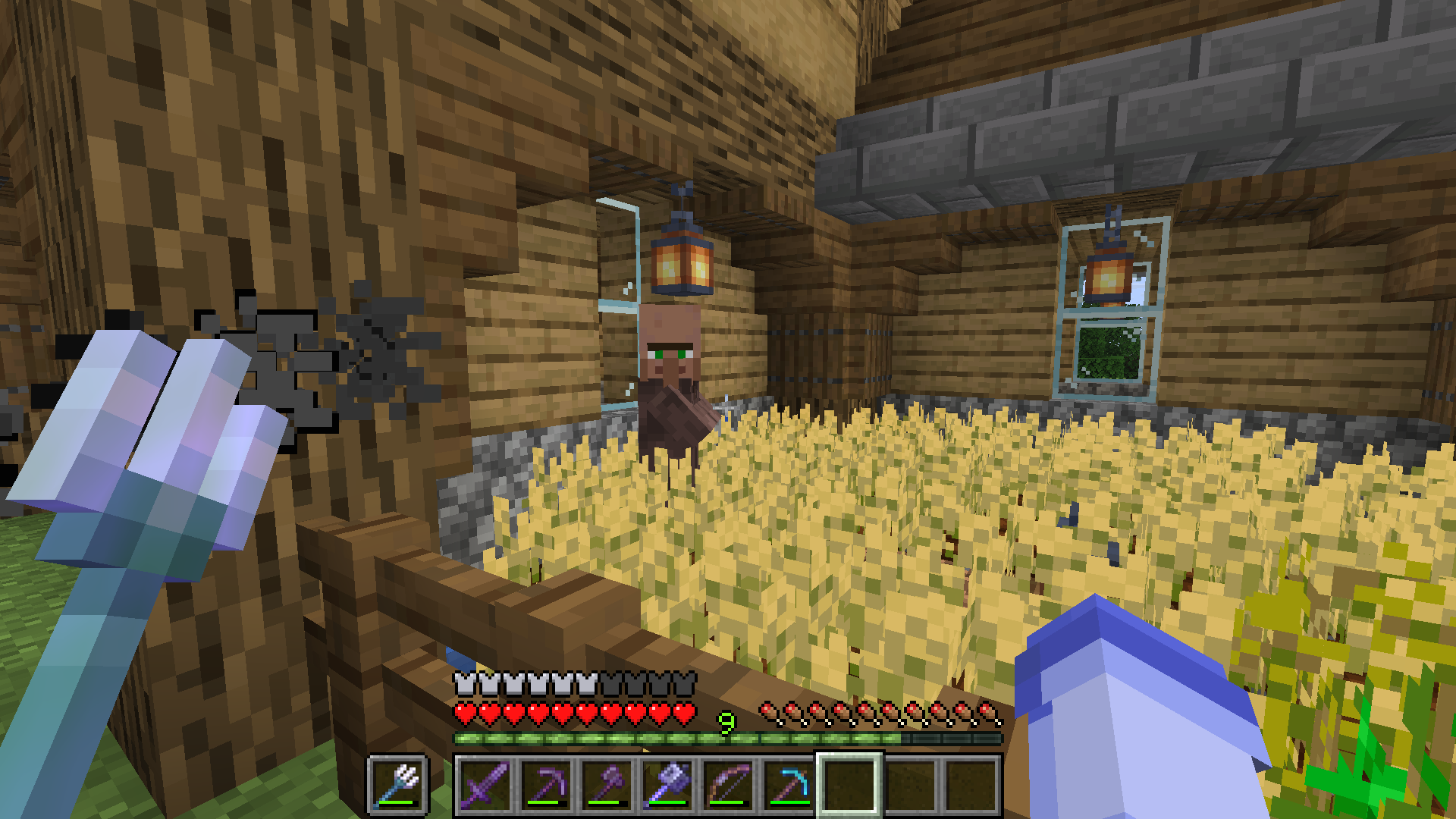Select the enchanted netherite sword slot
The width and height of the screenshot is (1456, 819).
pyautogui.click(x=485, y=785)
